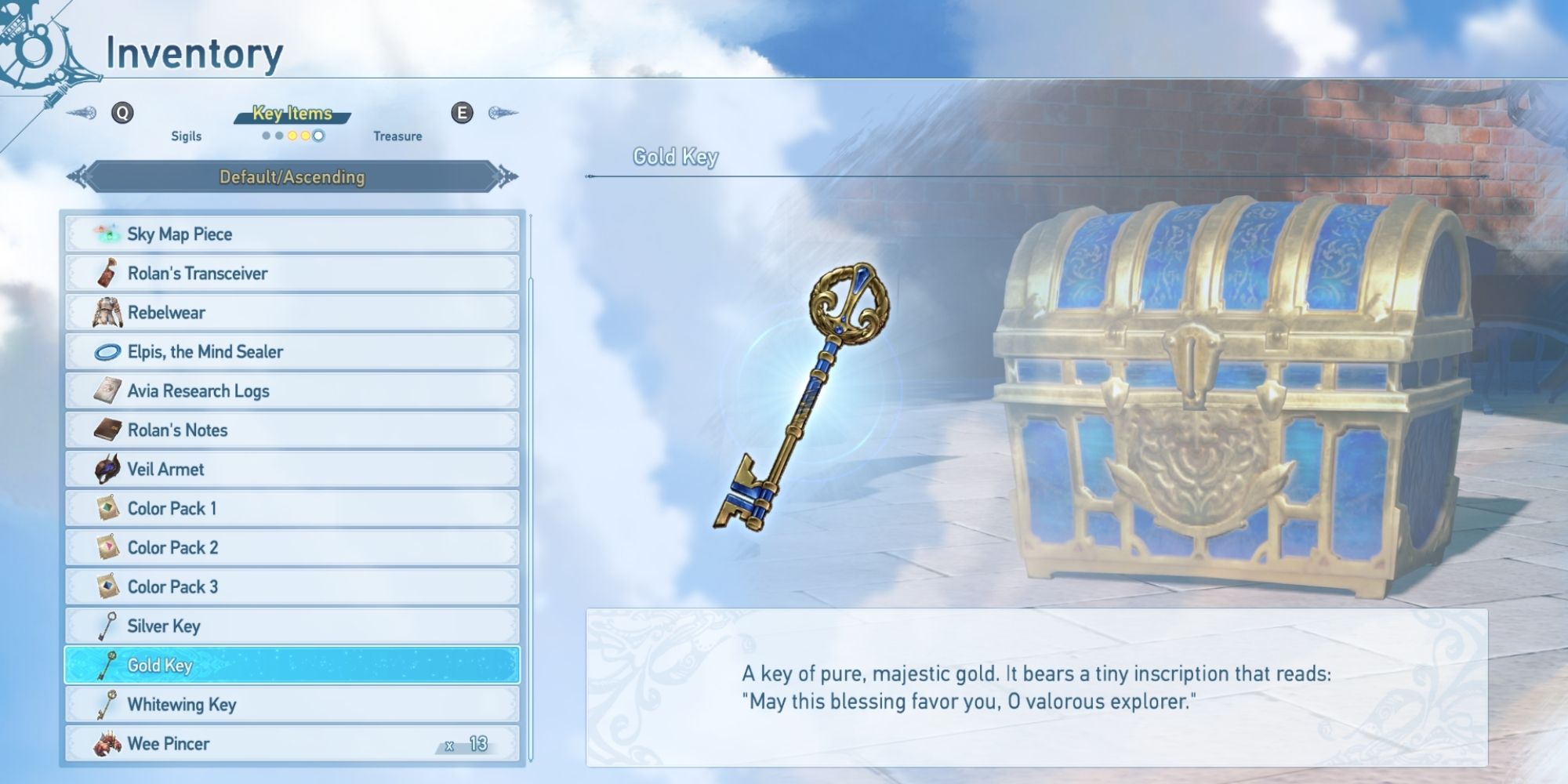Switch to the Treasure tab
1568x784 pixels.
[399, 136]
